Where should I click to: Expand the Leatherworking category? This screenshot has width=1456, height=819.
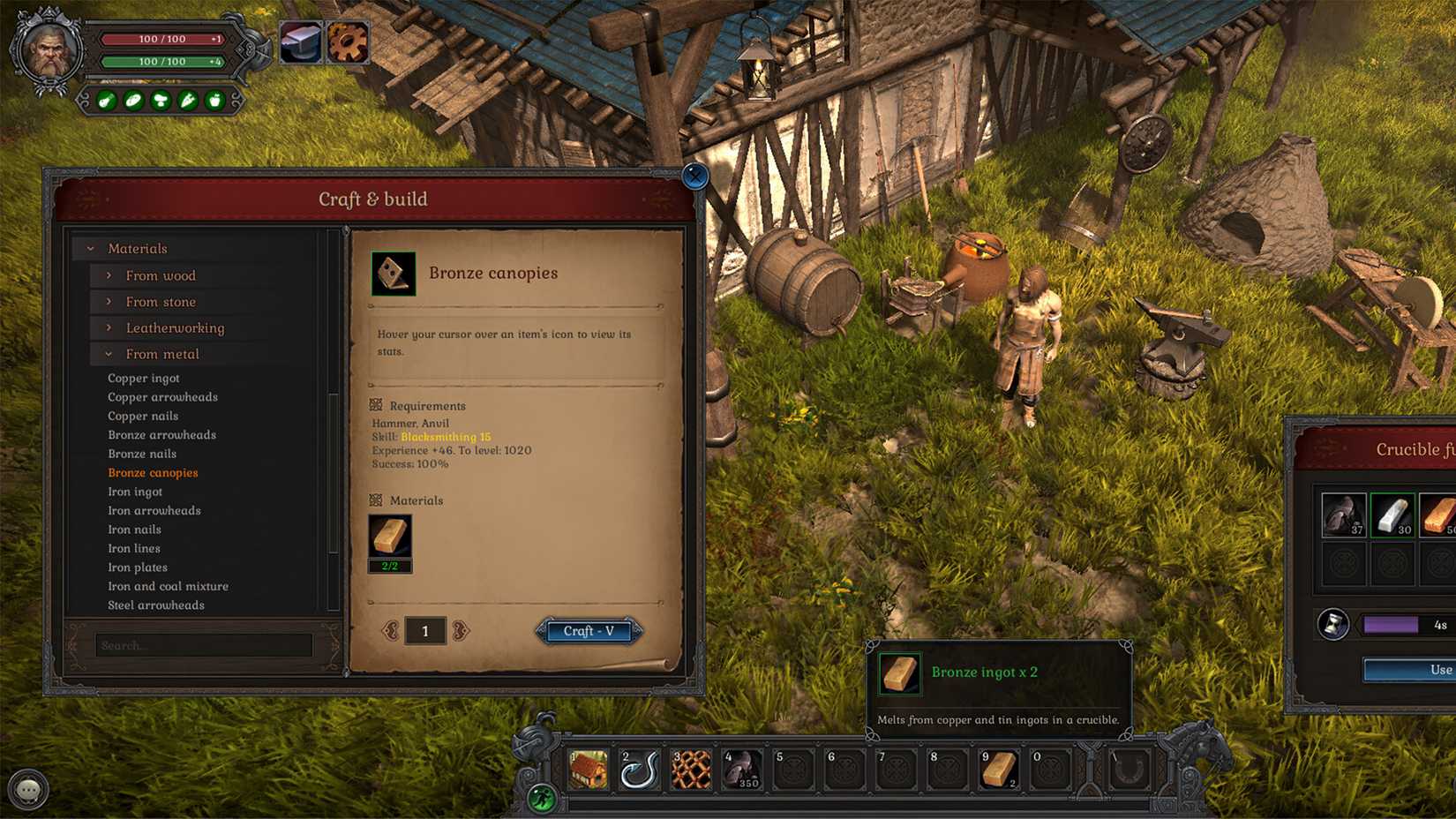tap(174, 327)
